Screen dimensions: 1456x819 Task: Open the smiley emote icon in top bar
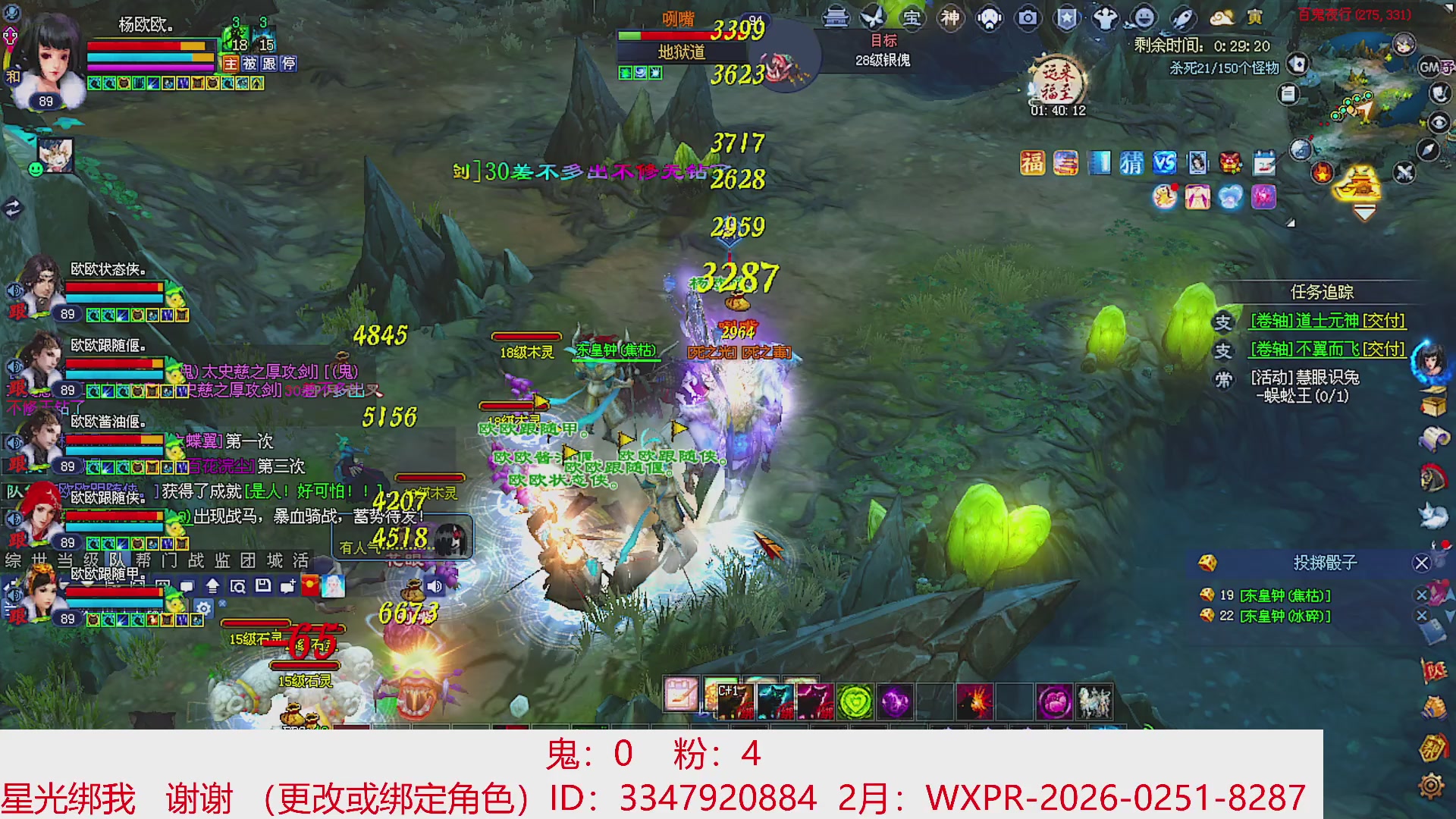(1143, 19)
